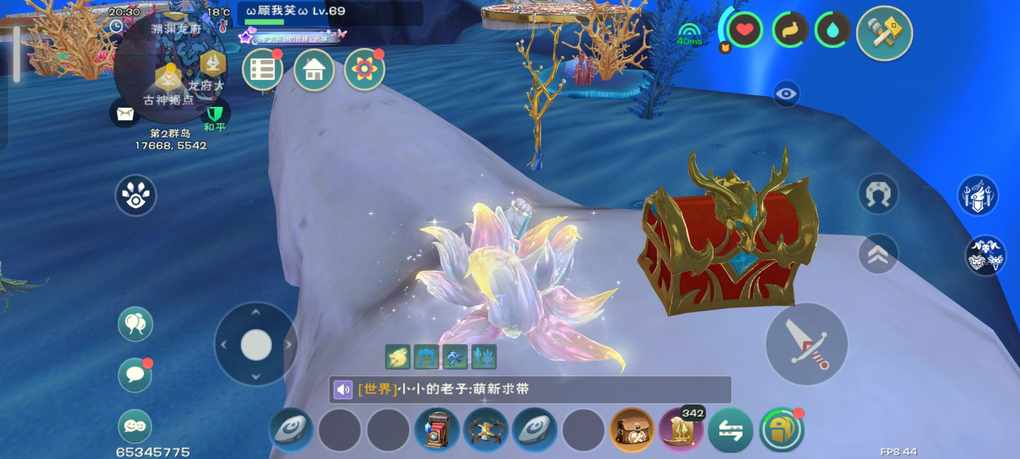Viewport: 1020px width, 459px height.
Task: Open the balloons social icon
Action: tap(135, 323)
